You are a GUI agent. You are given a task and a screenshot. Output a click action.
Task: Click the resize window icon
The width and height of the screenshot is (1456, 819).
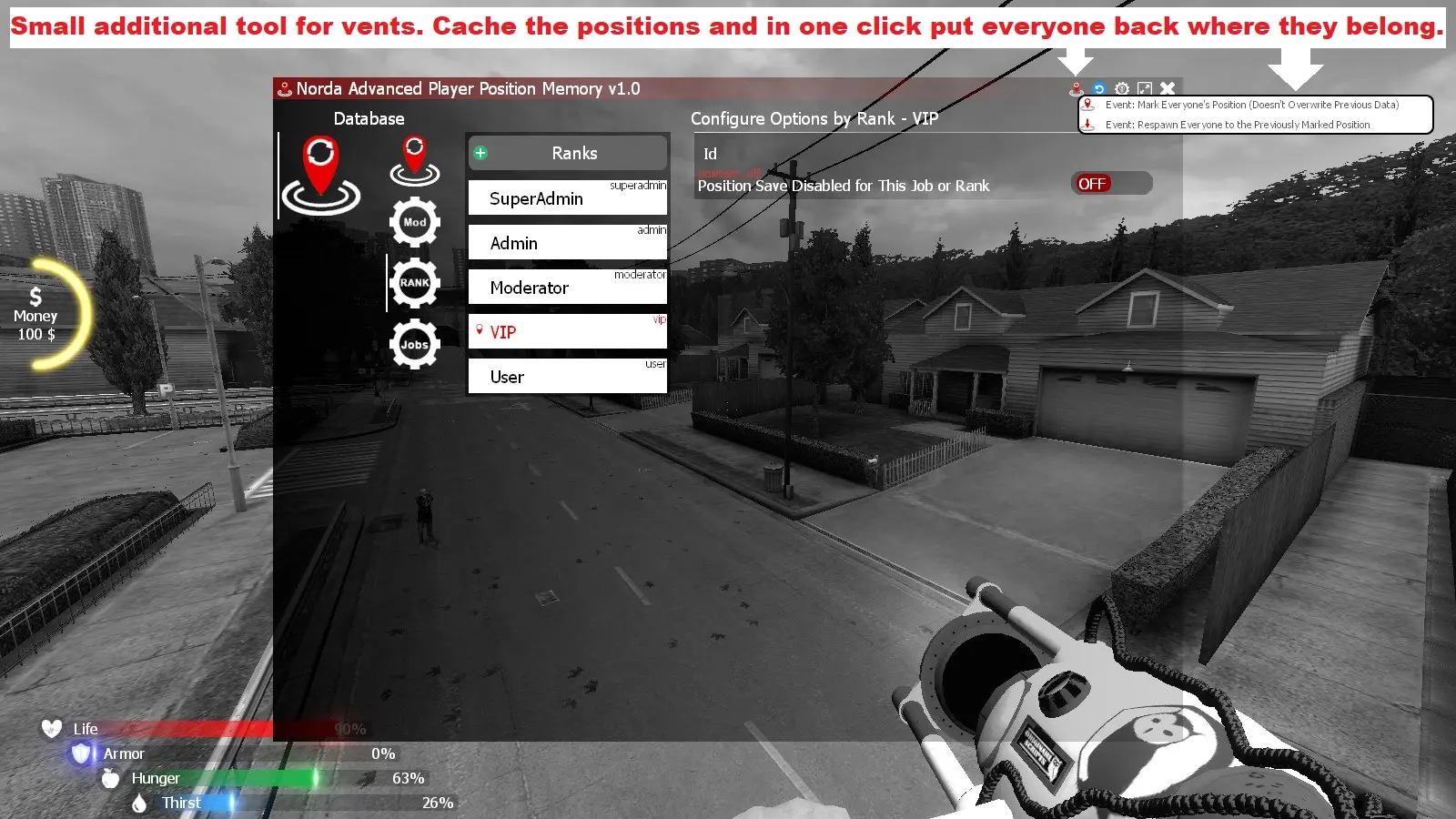tap(1145, 88)
